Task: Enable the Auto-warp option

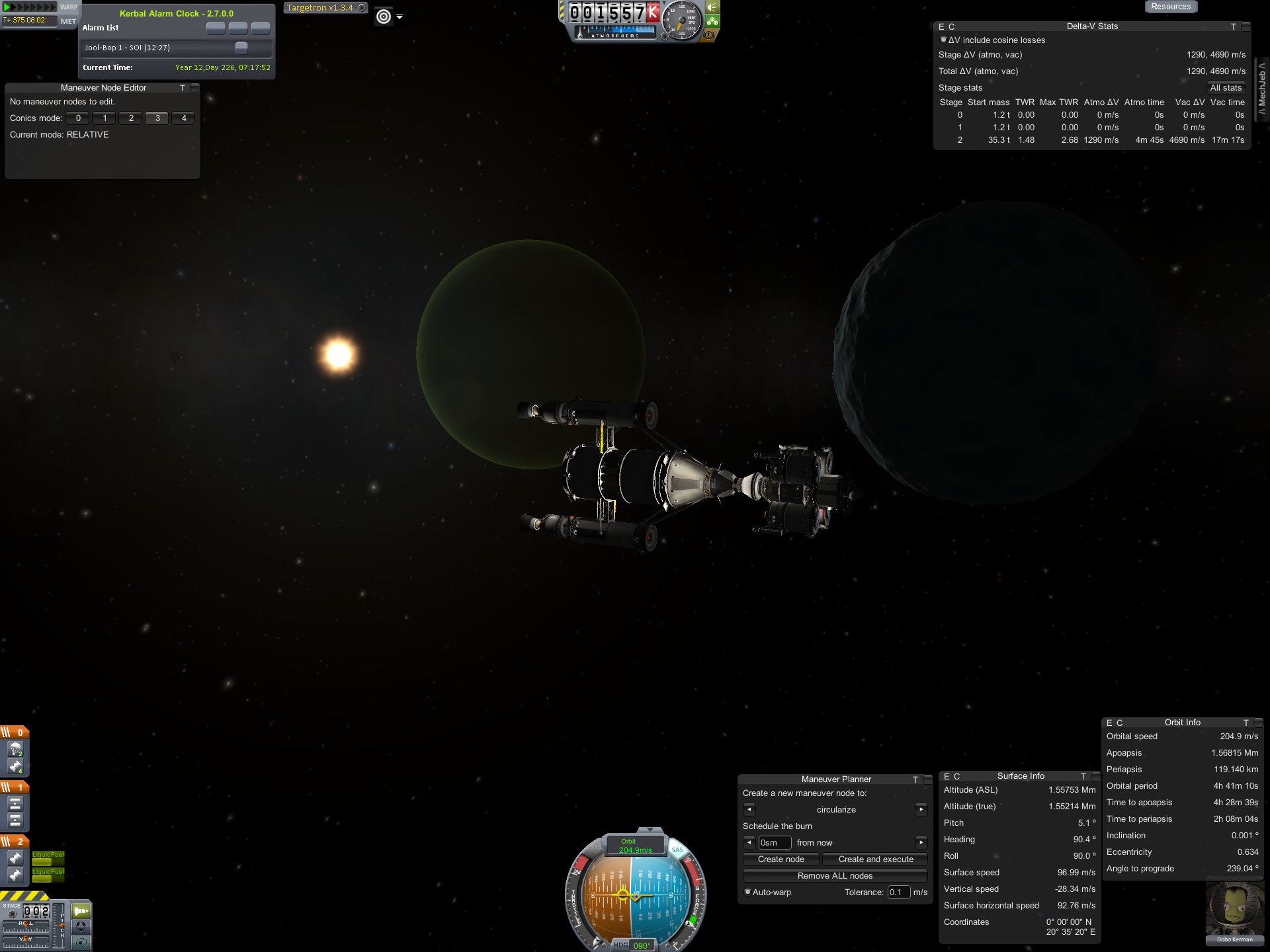Action: point(748,892)
